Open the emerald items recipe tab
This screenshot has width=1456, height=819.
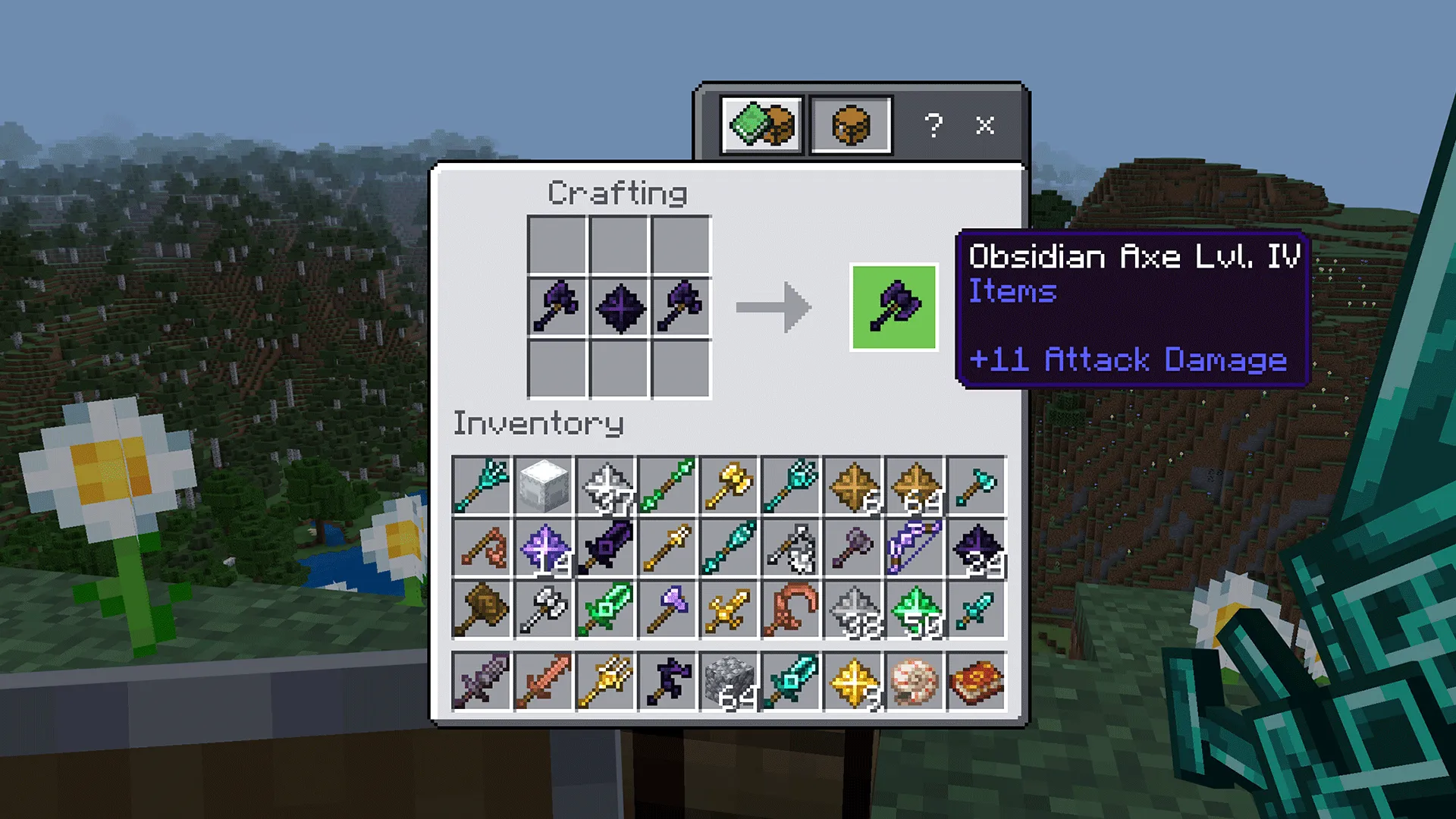pos(761,125)
